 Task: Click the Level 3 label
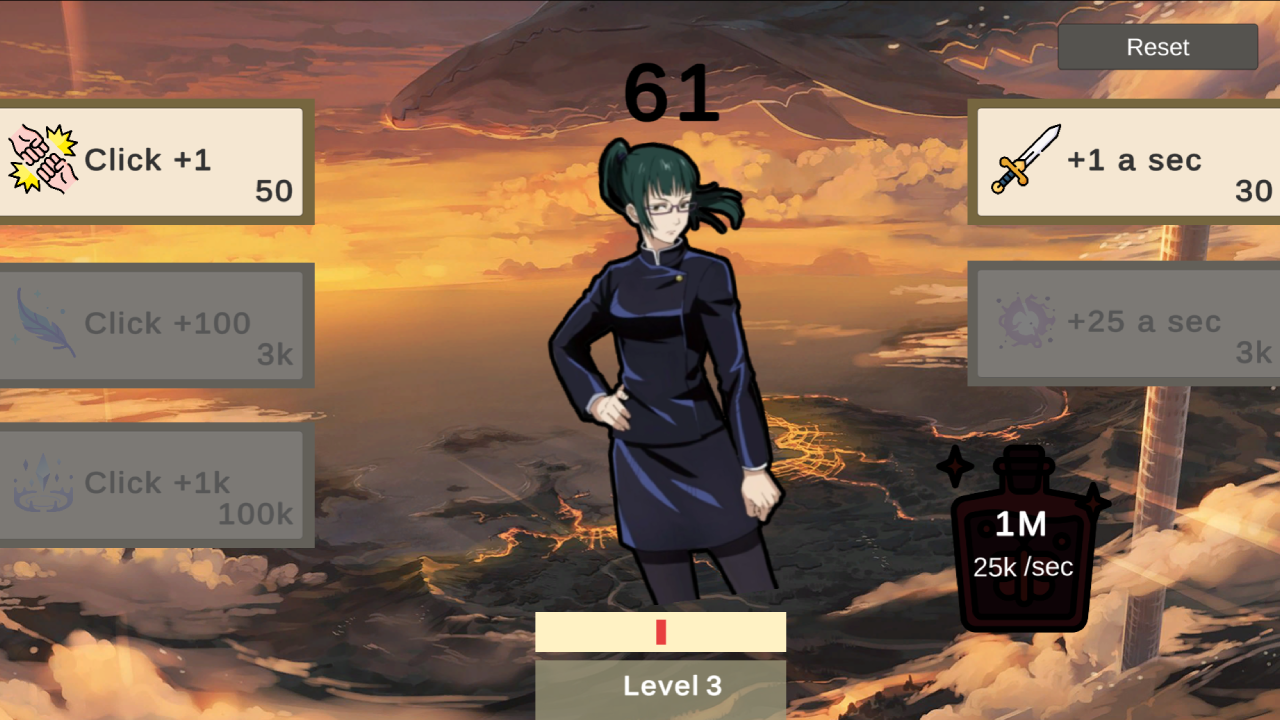click(673, 686)
